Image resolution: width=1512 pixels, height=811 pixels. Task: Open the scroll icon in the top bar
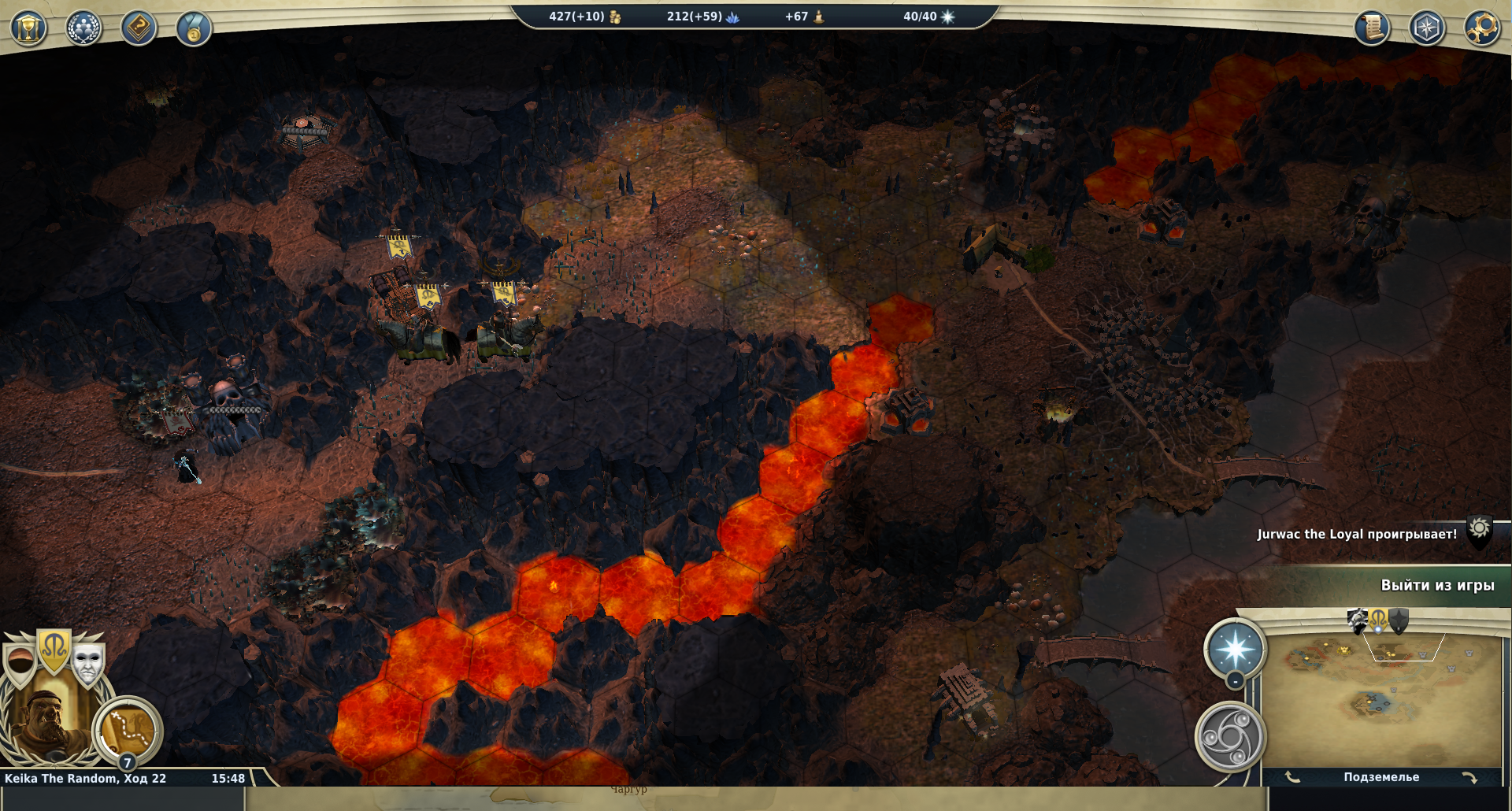(1372, 28)
